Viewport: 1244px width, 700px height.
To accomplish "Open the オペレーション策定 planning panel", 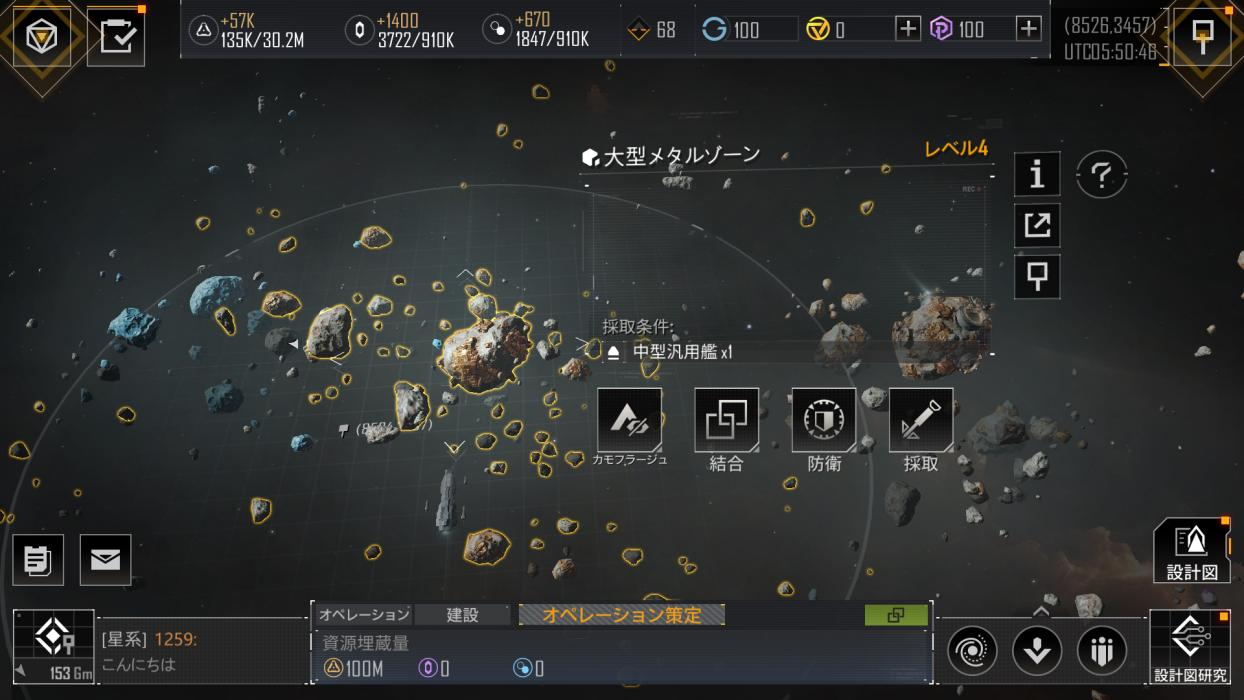I will (622, 615).
